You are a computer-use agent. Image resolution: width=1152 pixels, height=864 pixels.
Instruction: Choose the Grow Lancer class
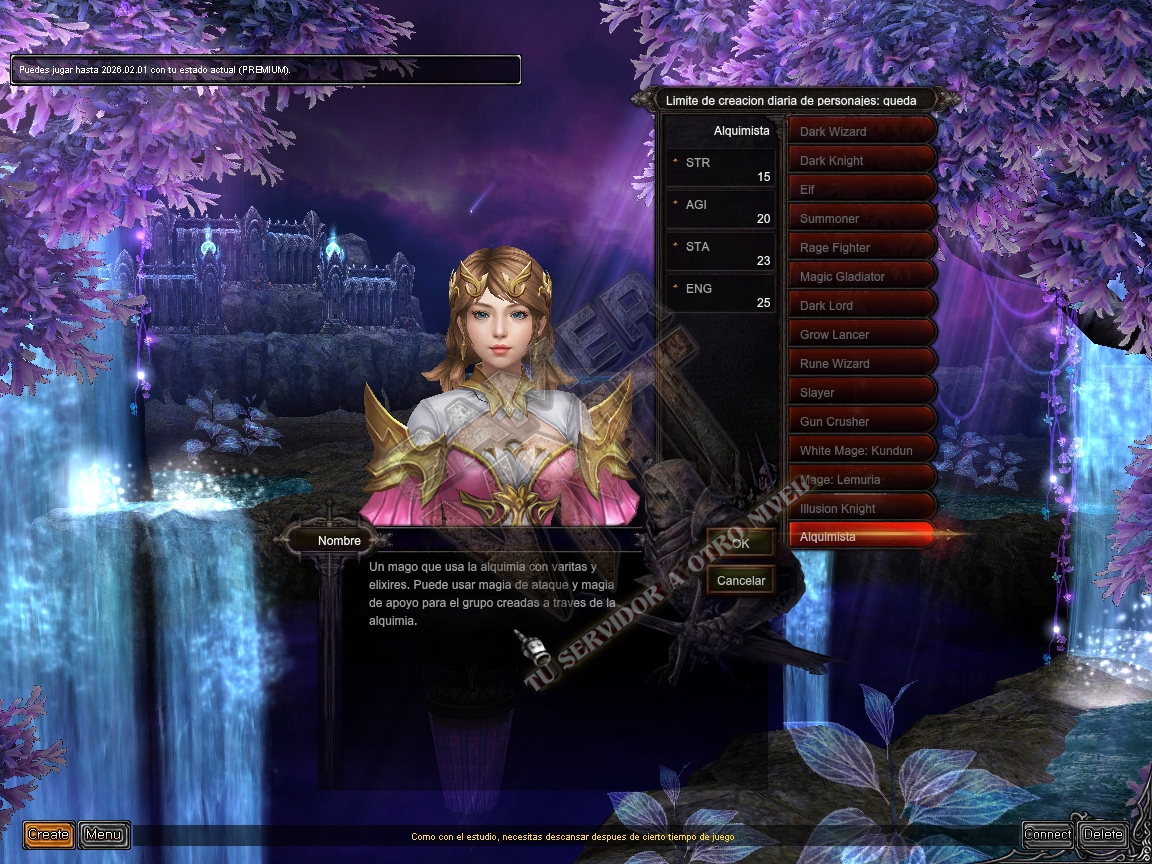point(862,334)
